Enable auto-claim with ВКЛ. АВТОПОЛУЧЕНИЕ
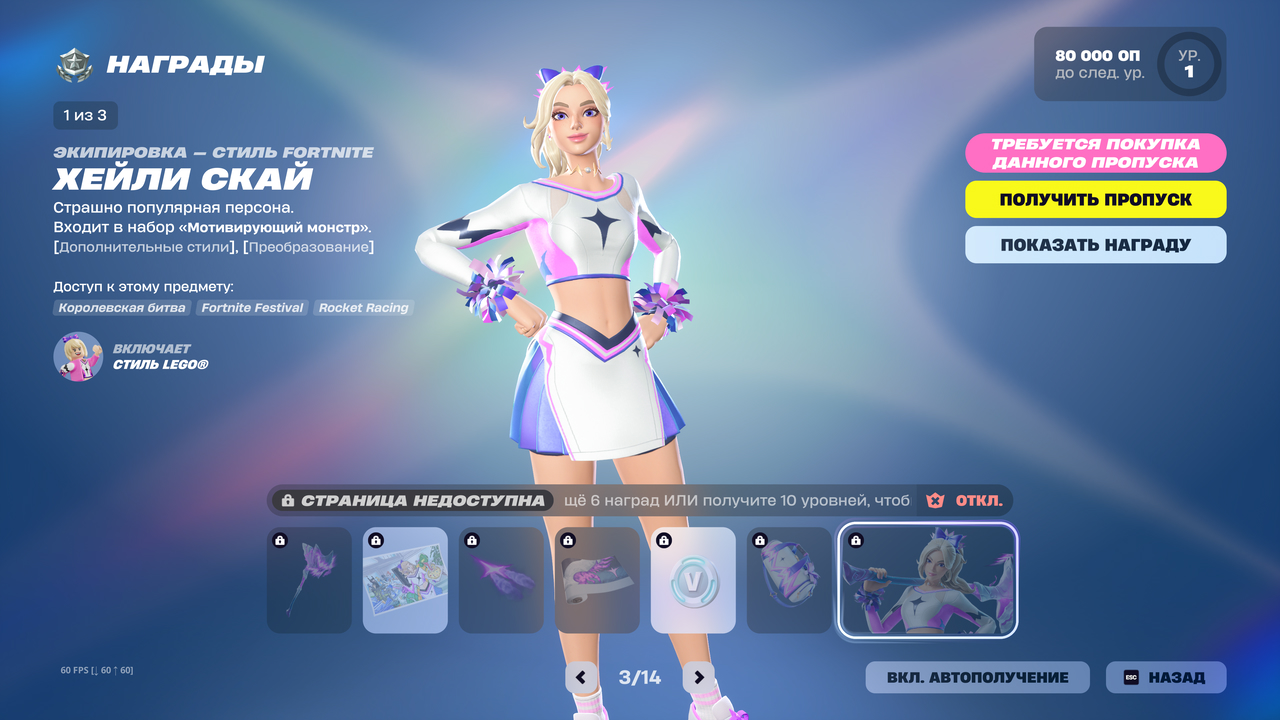 pos(977,677)
